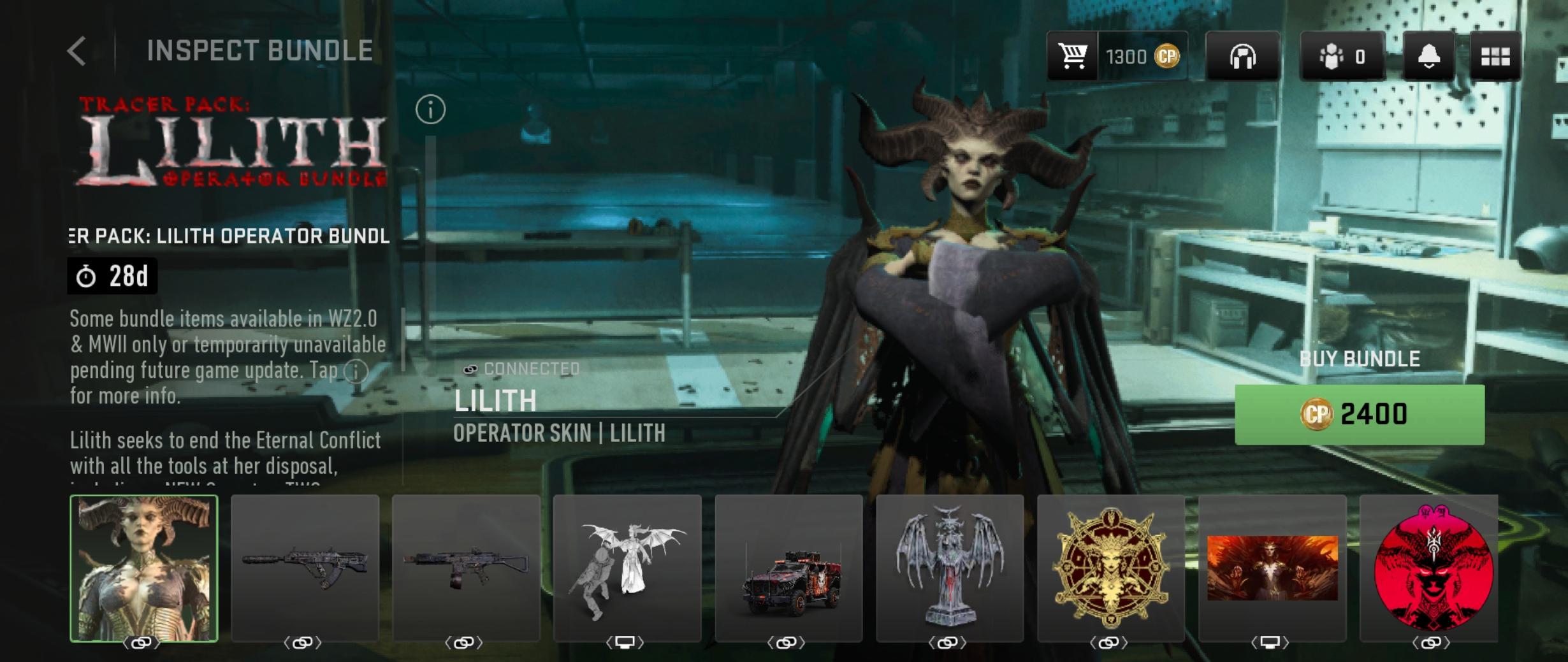Screen dimensions: 1568x662
Task: Buy the bundle for 2400 CP
Action: [x=1359, y=414]
